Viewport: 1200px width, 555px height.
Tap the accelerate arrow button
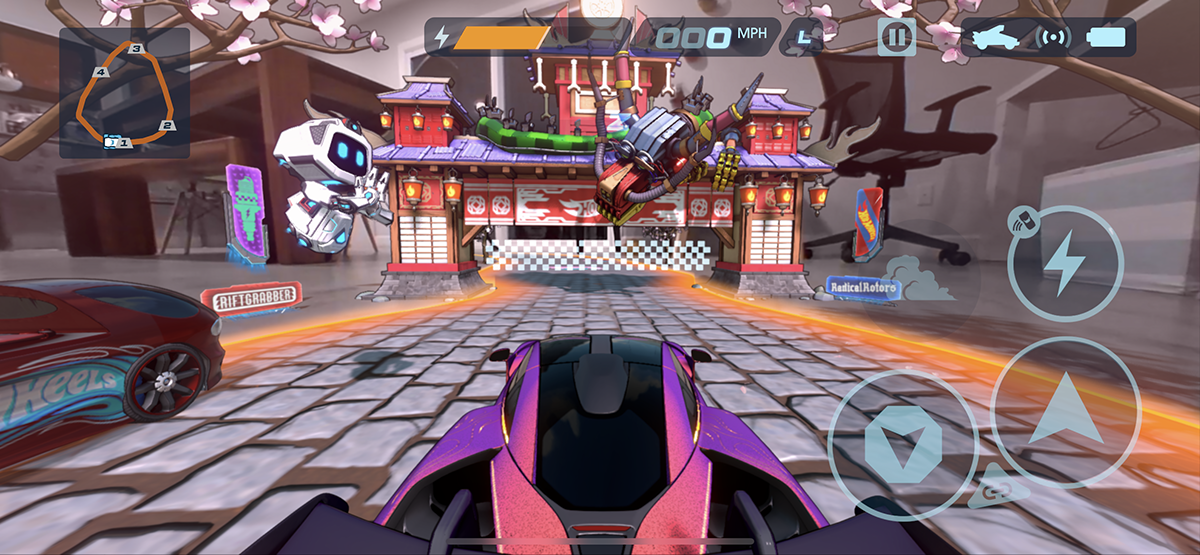pyautogui.click(x=1065, y=413)
